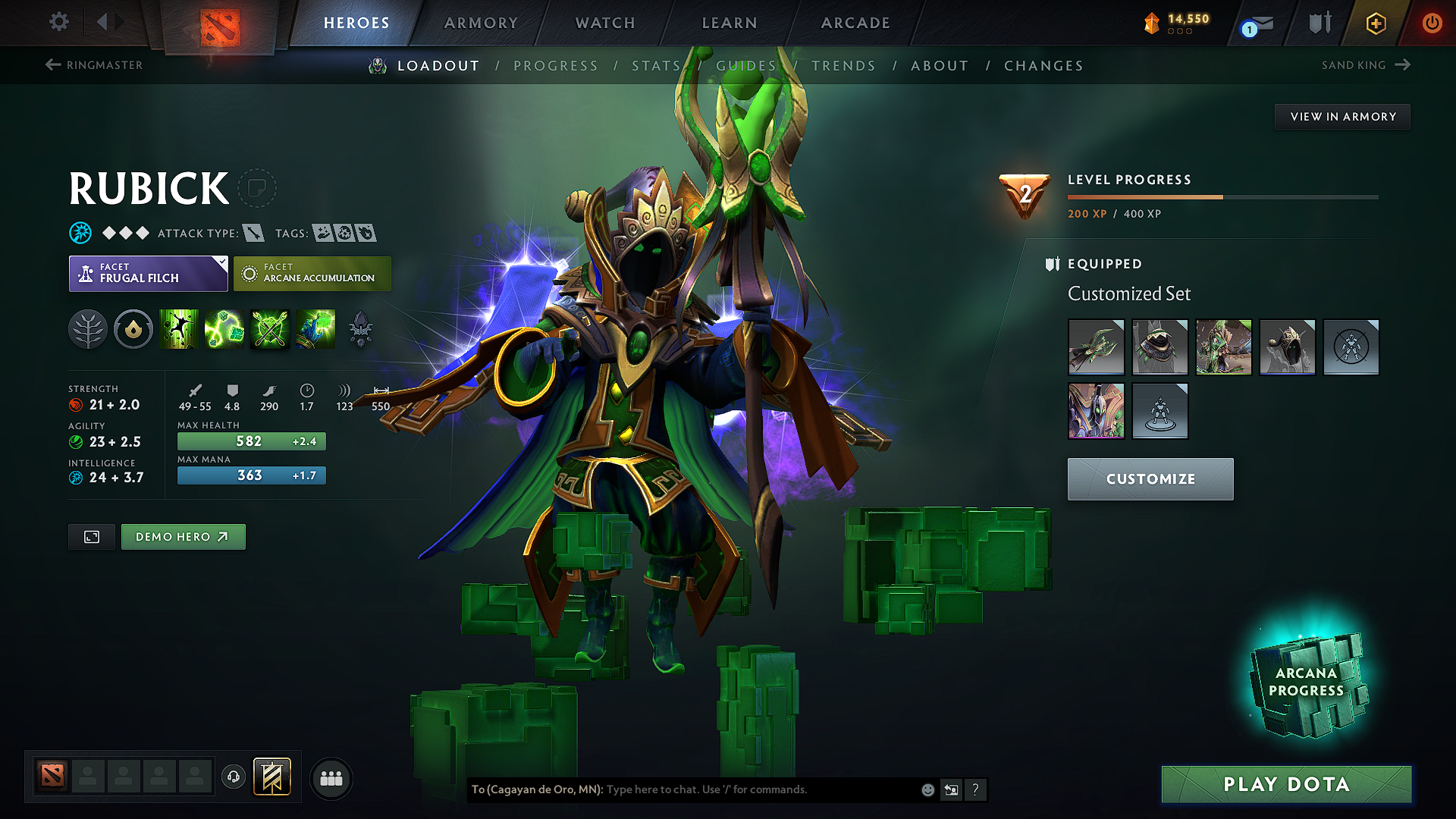Open the PROGRESS subtab for Rubick
Screen dimensions: 1456x819
[556, 65]
